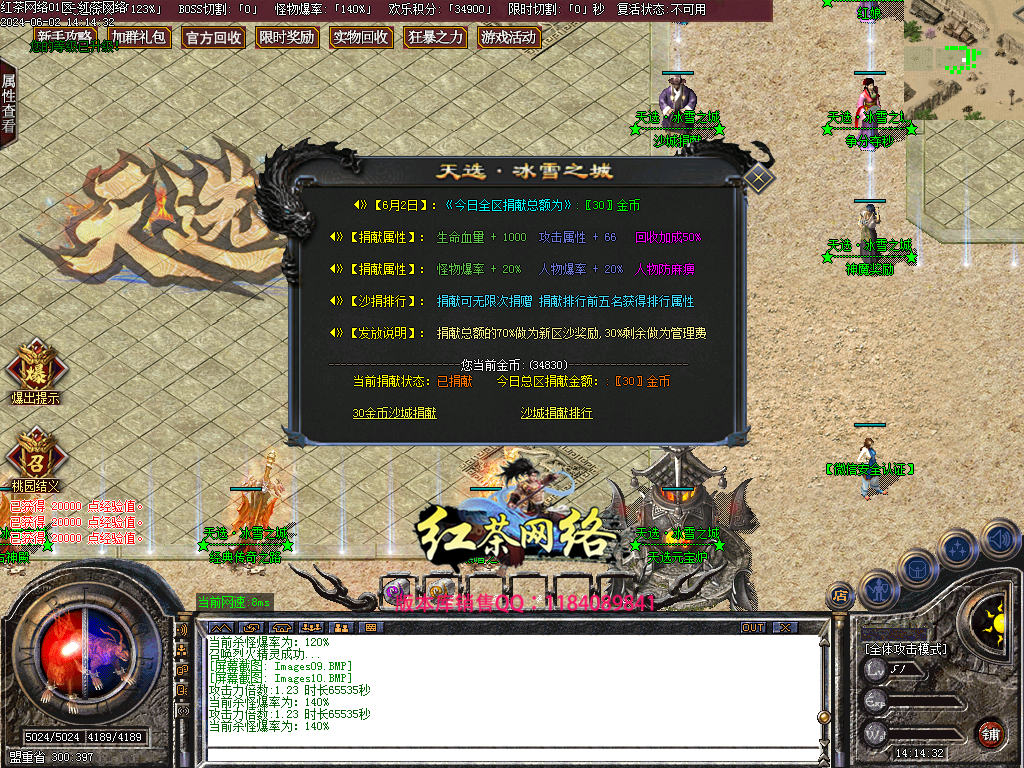
Task: Toggle the 全体攻击模式 attack mode label
Action: click(x=905, y=649)
